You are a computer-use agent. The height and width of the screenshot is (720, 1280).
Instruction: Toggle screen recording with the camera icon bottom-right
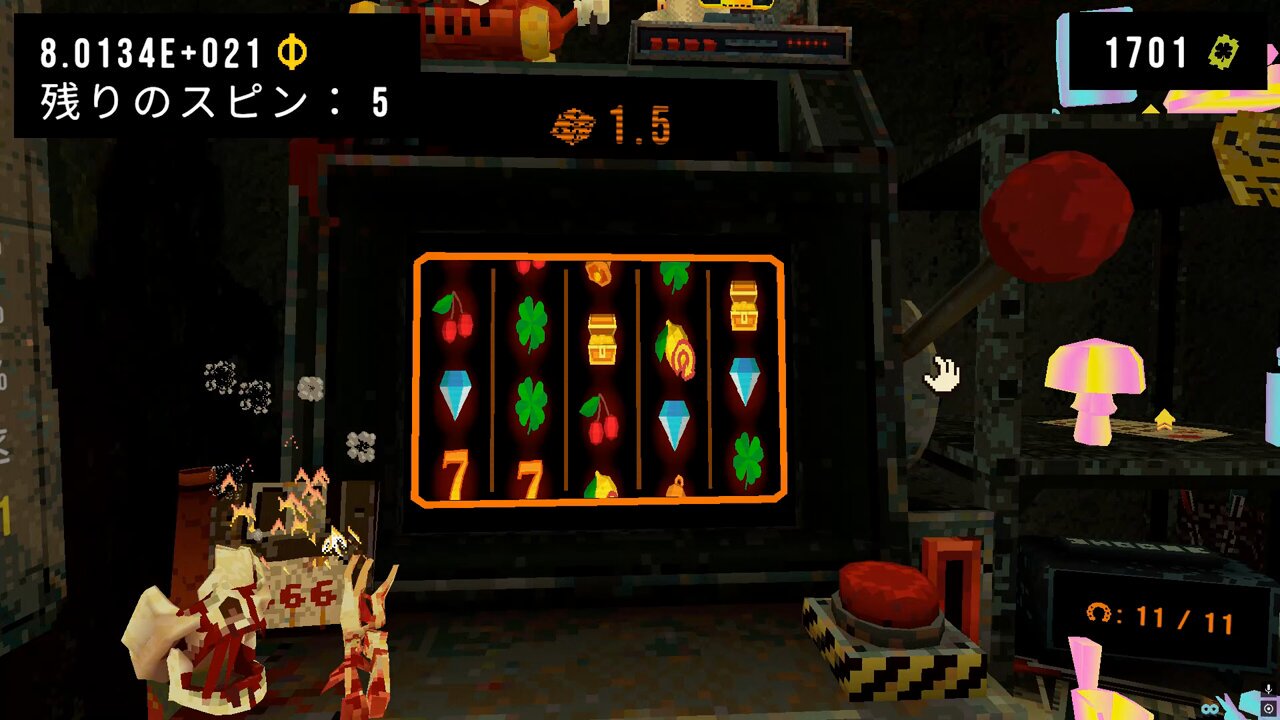1268,708
